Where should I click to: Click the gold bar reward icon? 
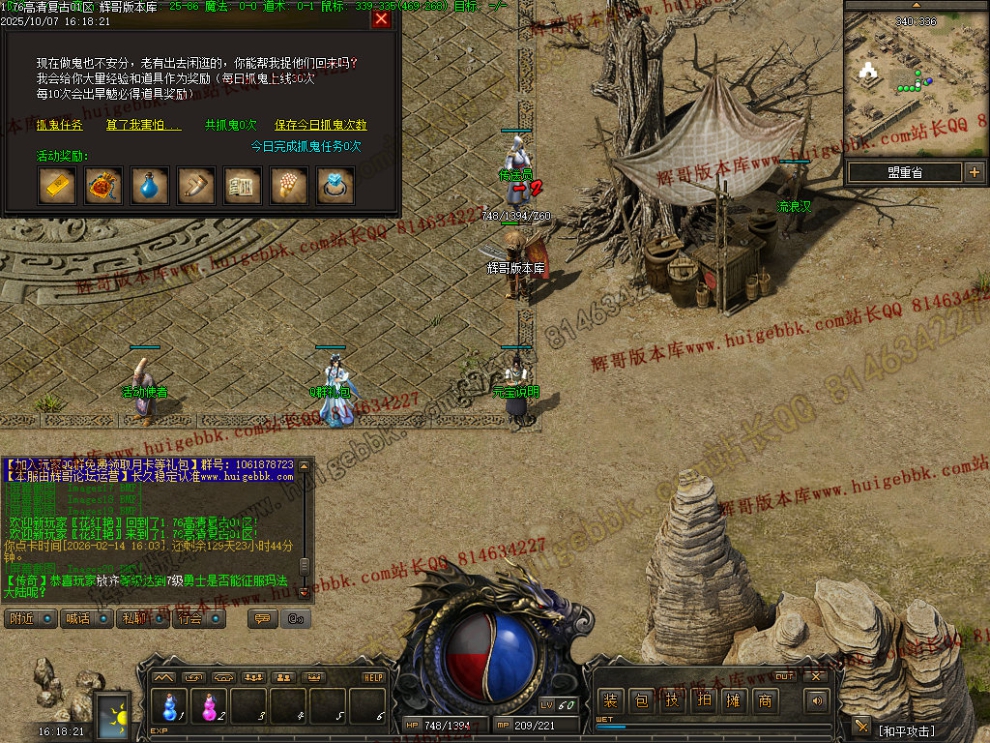point(57,186)
